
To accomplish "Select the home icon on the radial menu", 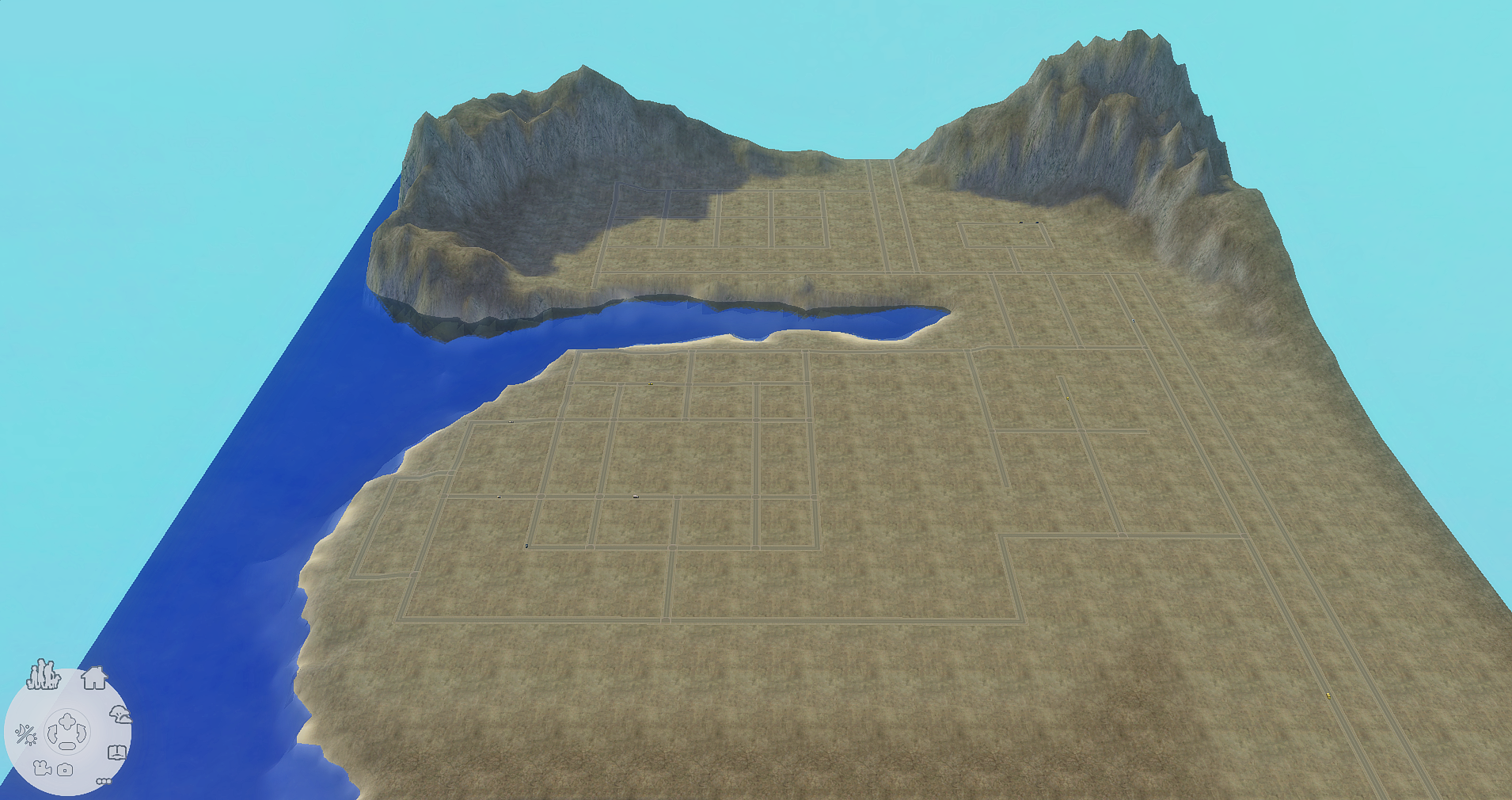I will point(94,679).
